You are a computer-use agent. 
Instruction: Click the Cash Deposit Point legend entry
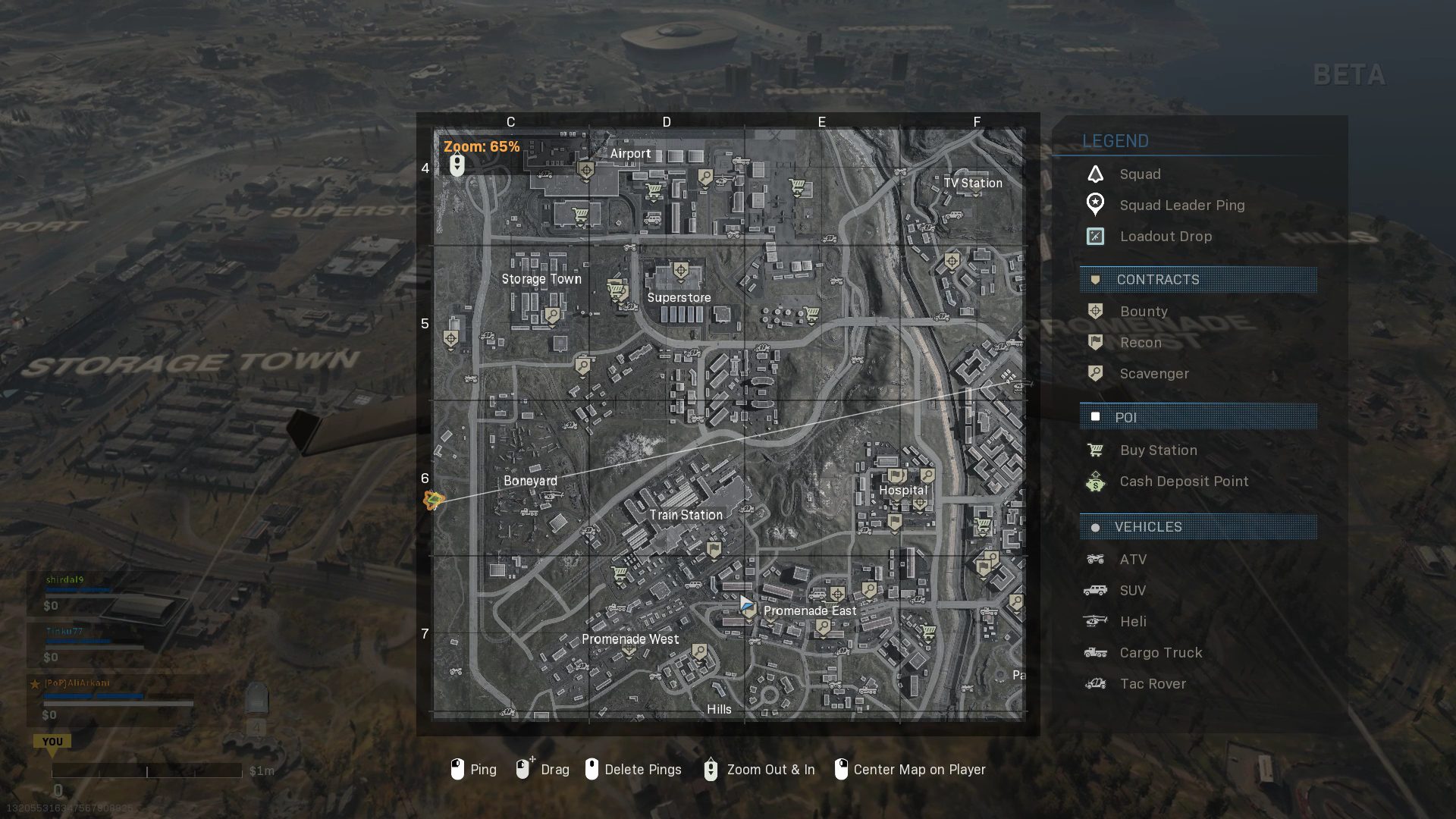pos(1183,482)
